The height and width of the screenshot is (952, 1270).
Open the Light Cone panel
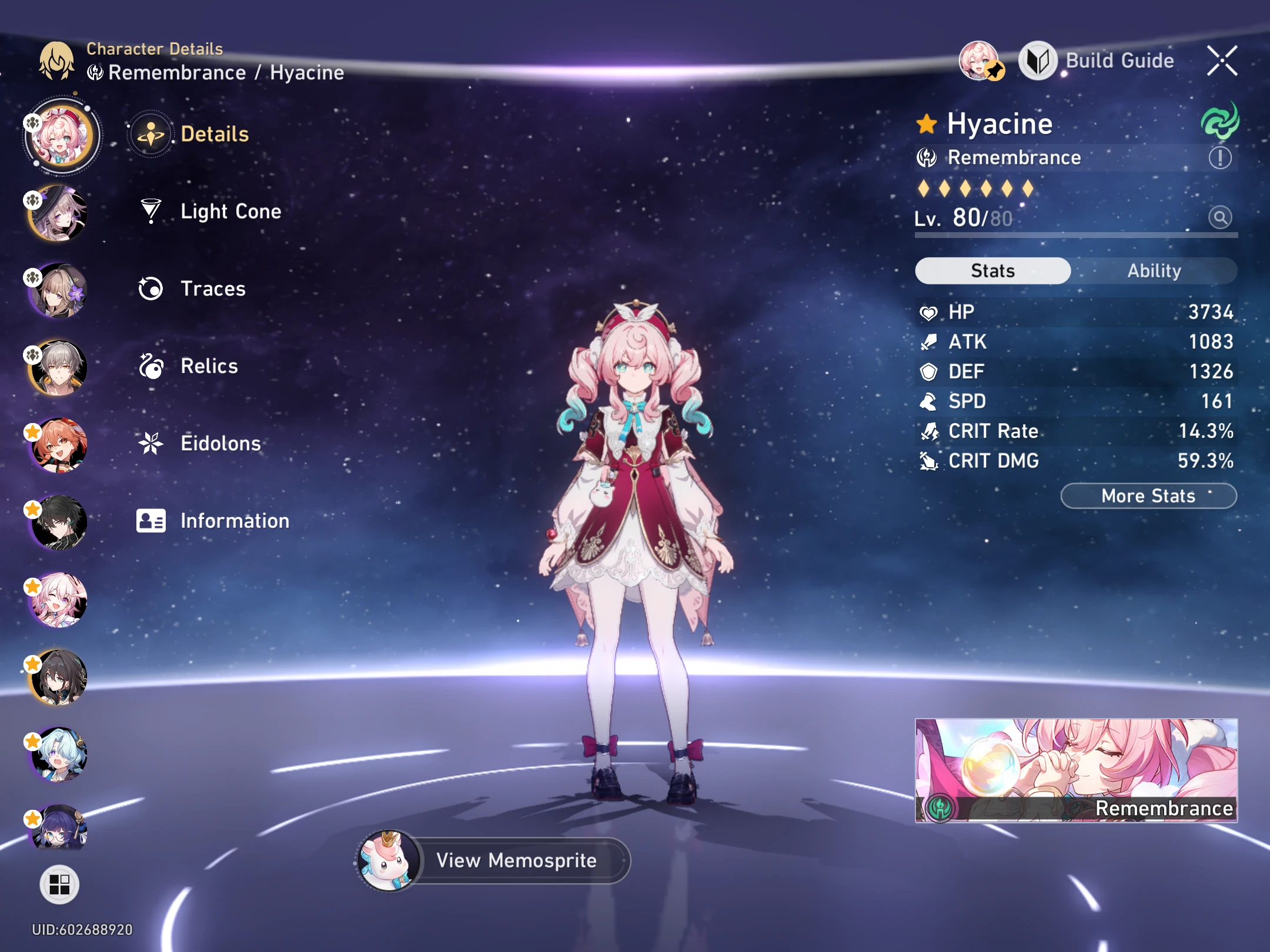point(230,212)
